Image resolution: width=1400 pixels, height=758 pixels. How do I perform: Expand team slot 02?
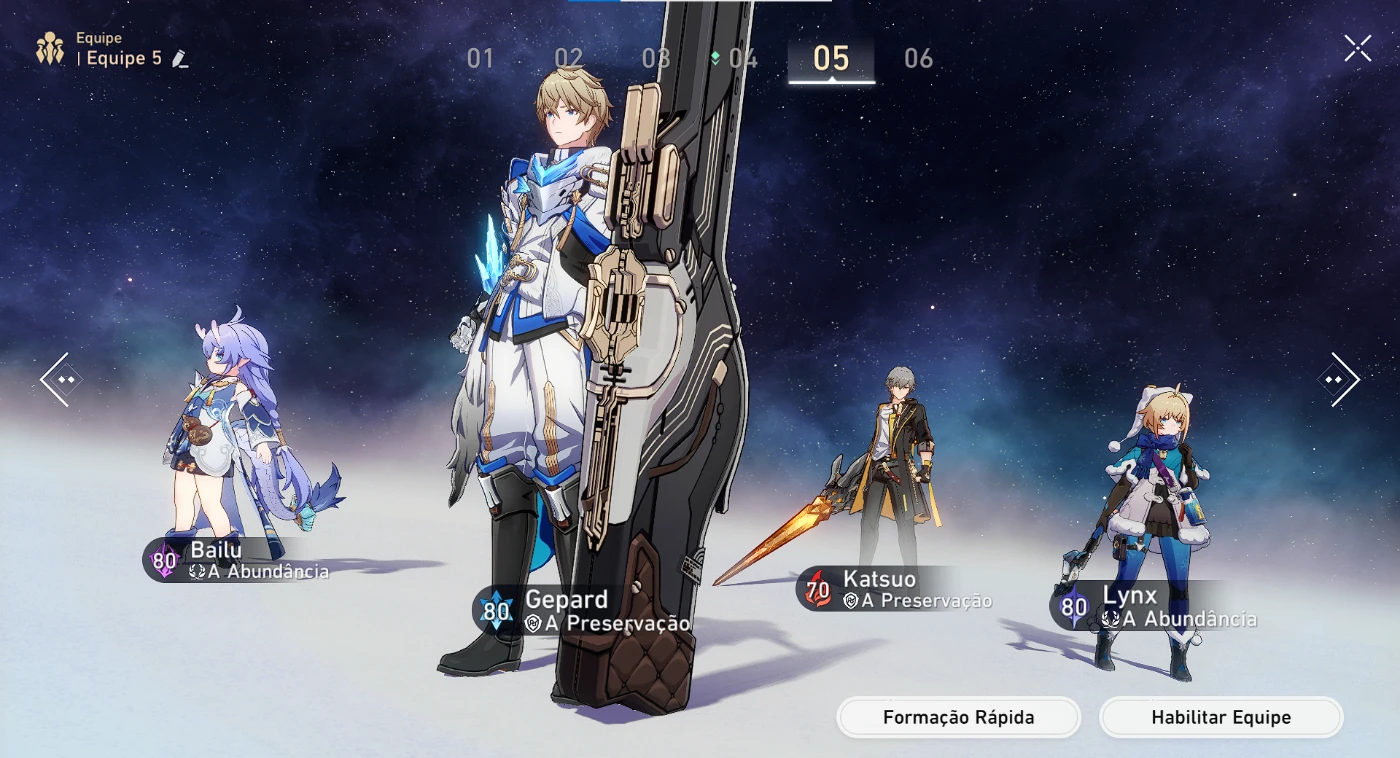[x=571, y=59]
